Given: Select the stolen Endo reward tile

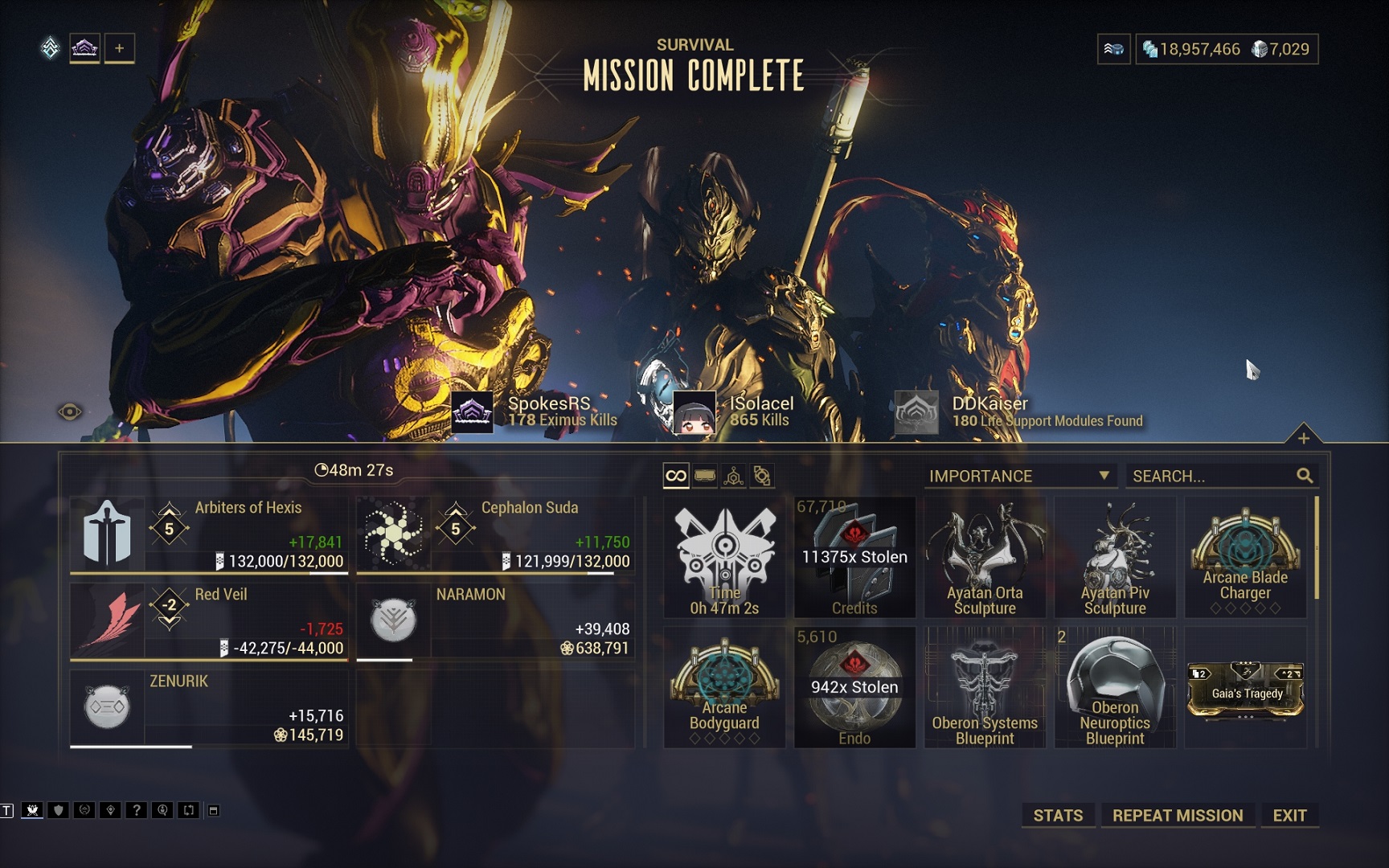Looking at the screenshot, I should click(x=854, y=688).
